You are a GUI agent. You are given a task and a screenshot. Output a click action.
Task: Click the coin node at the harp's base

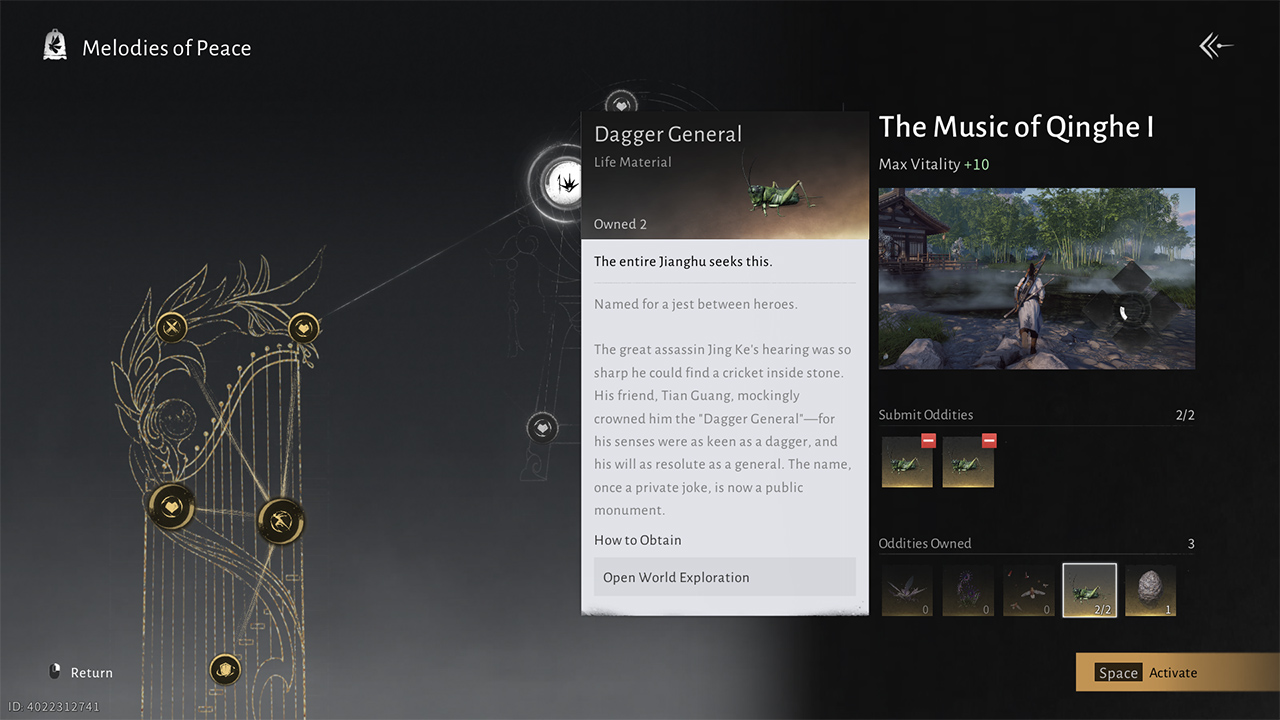pos(224,669)
